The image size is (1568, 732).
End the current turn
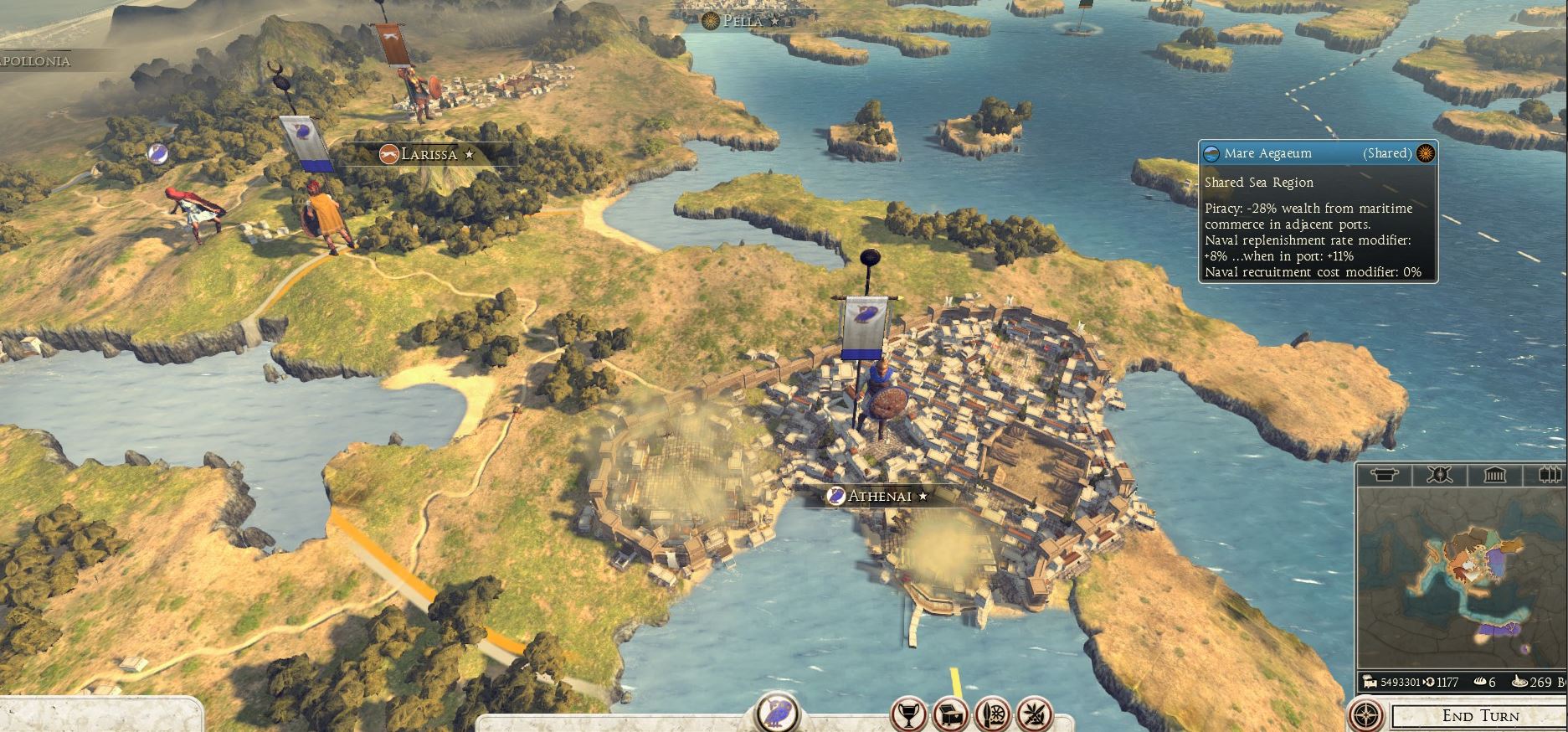1479,716
